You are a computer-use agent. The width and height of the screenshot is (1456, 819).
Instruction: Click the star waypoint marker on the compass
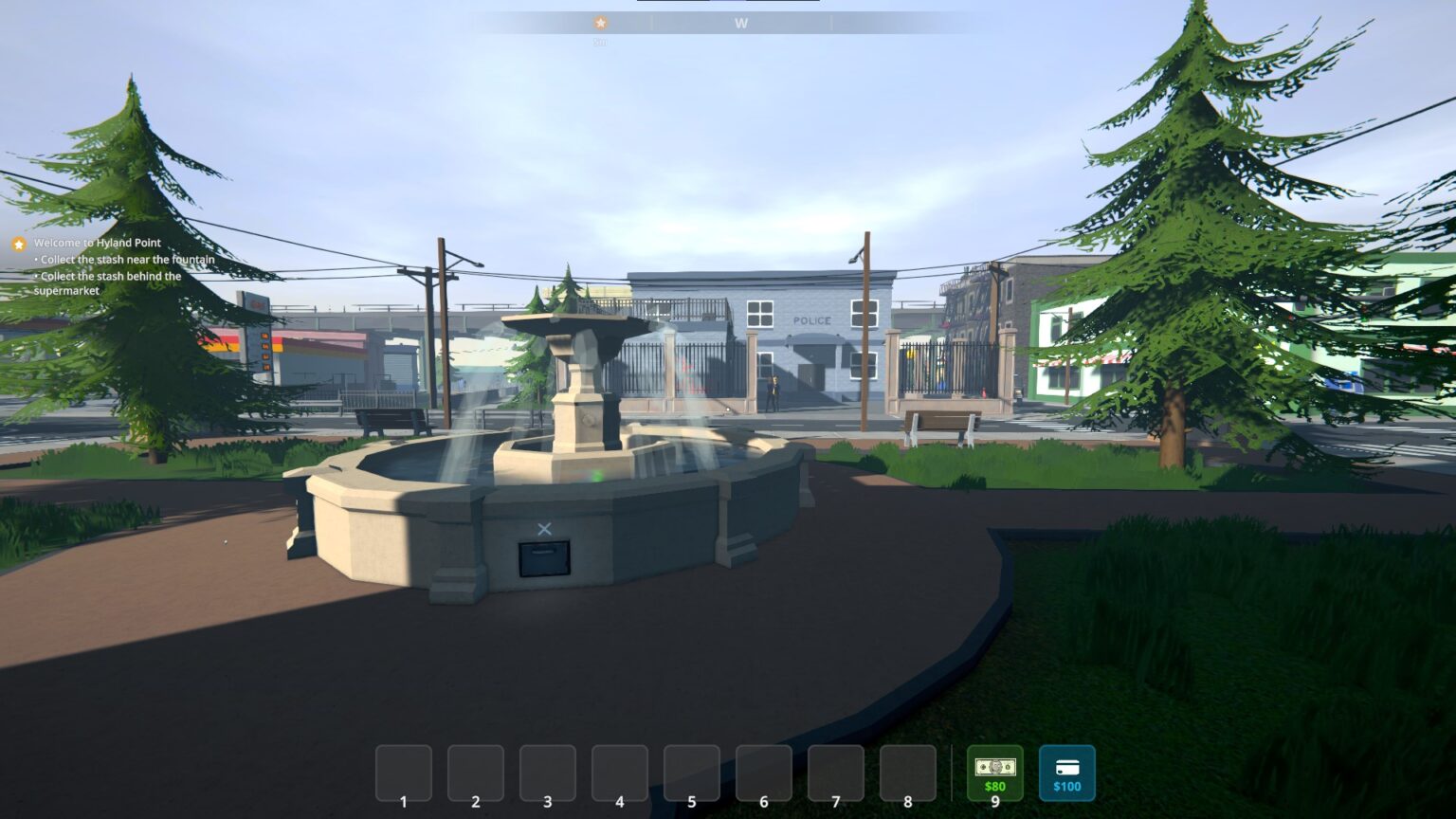pyautogui.click(x=599, y=22)
